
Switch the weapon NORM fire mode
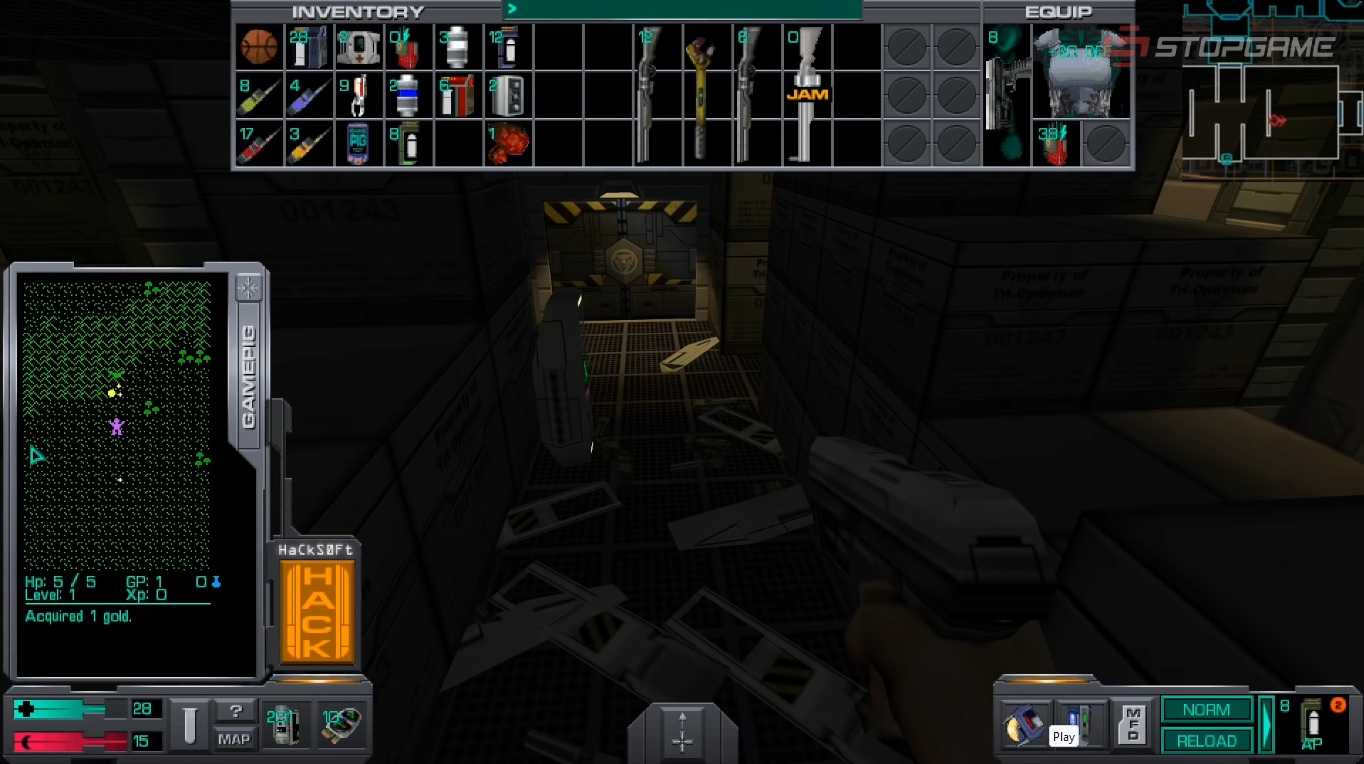pyautogui.click(x=1206, y=710)
